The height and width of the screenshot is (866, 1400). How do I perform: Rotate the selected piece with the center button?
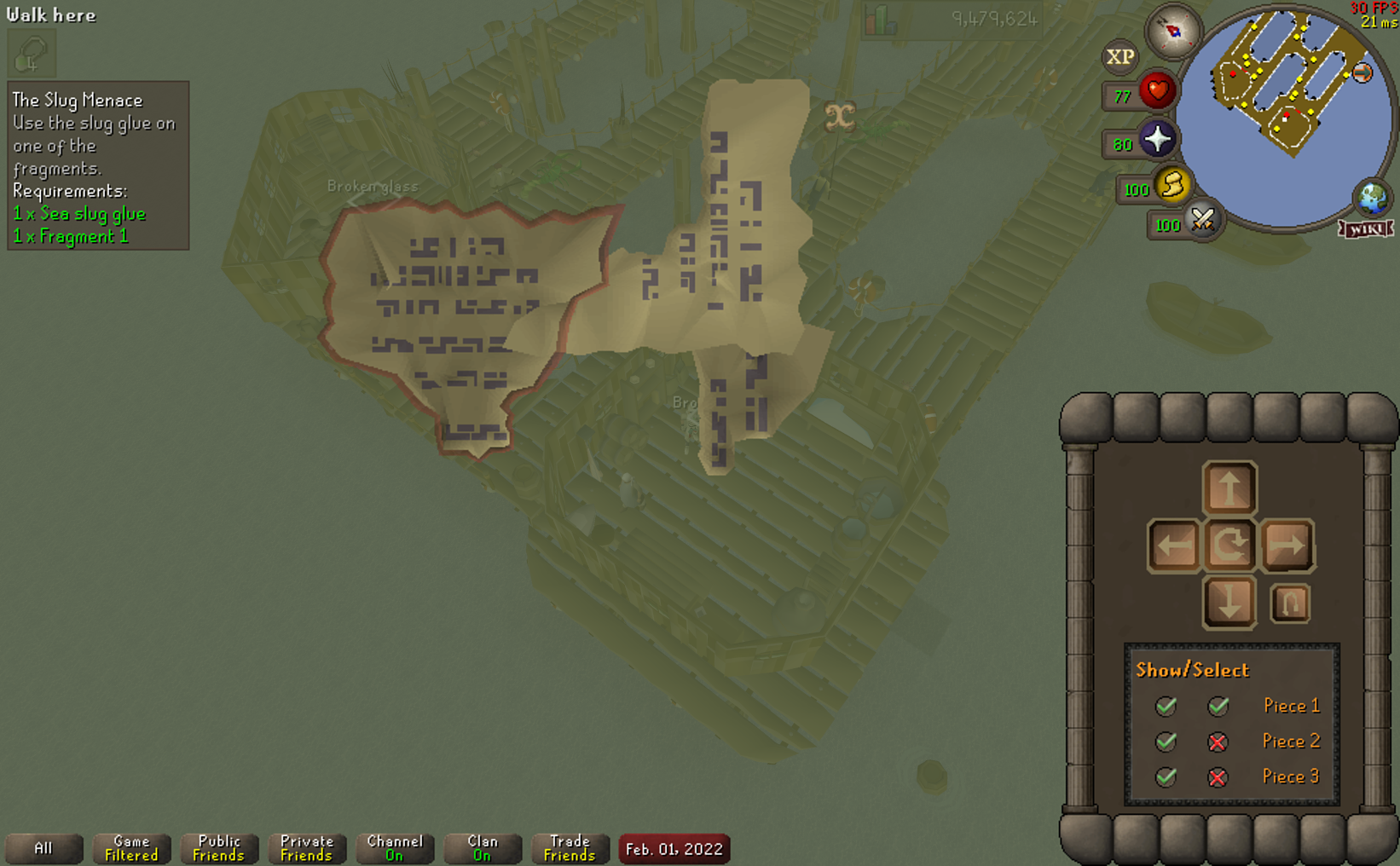point(1229,545)
